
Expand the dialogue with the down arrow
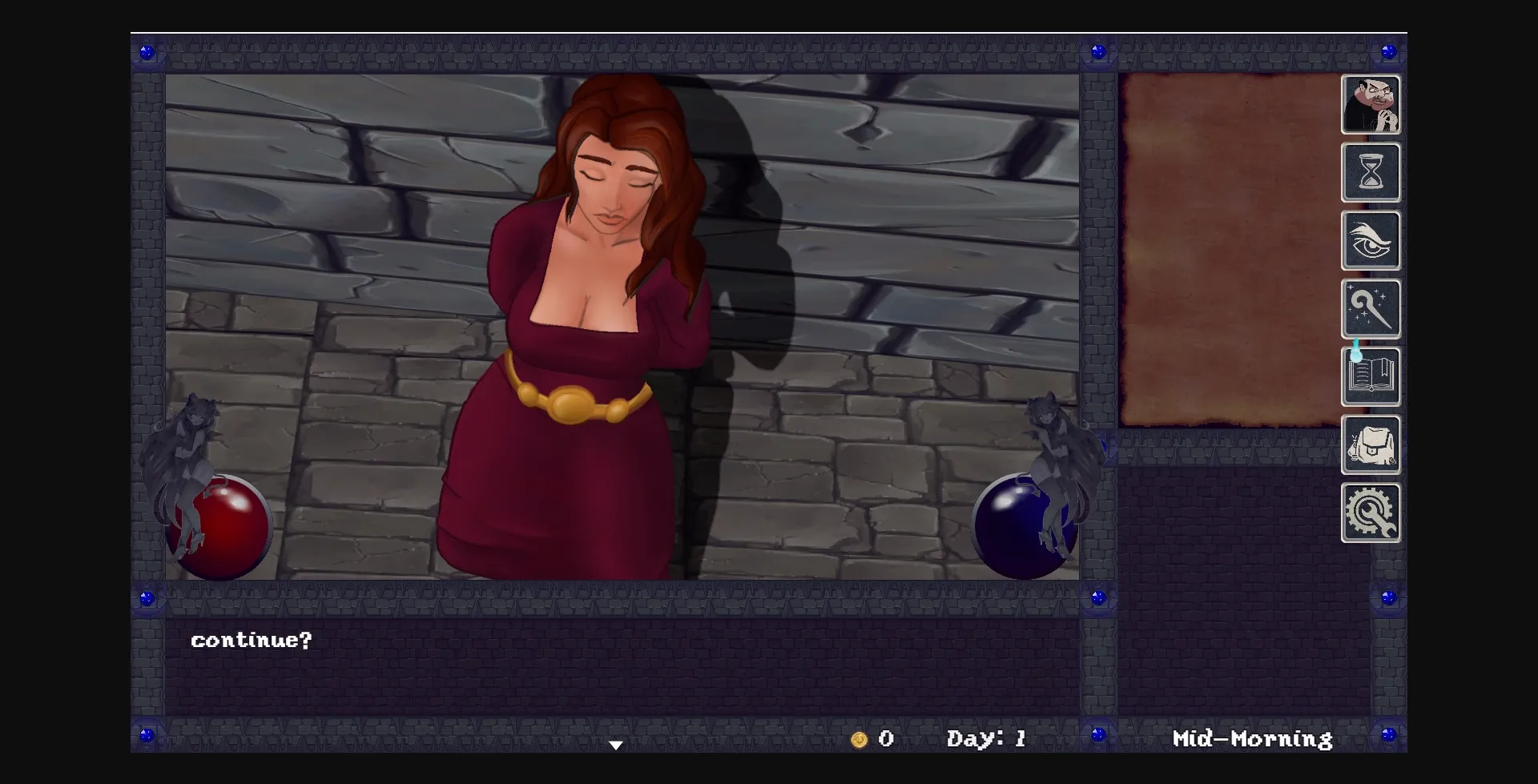(x=616, y=744)
